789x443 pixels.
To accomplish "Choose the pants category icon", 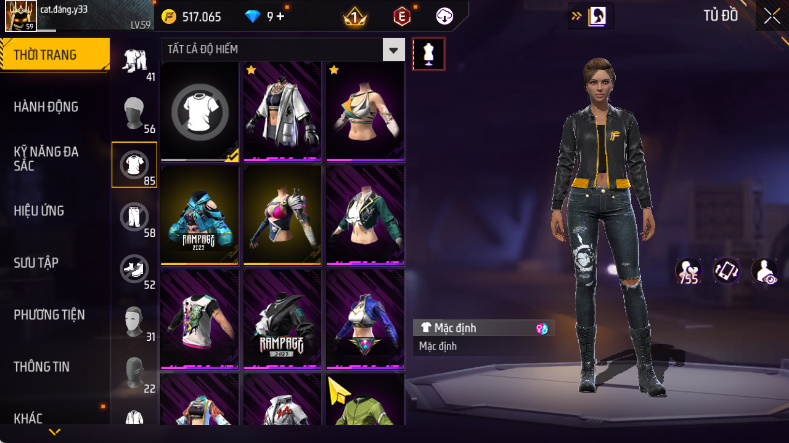I will click(x=133, y=215).
